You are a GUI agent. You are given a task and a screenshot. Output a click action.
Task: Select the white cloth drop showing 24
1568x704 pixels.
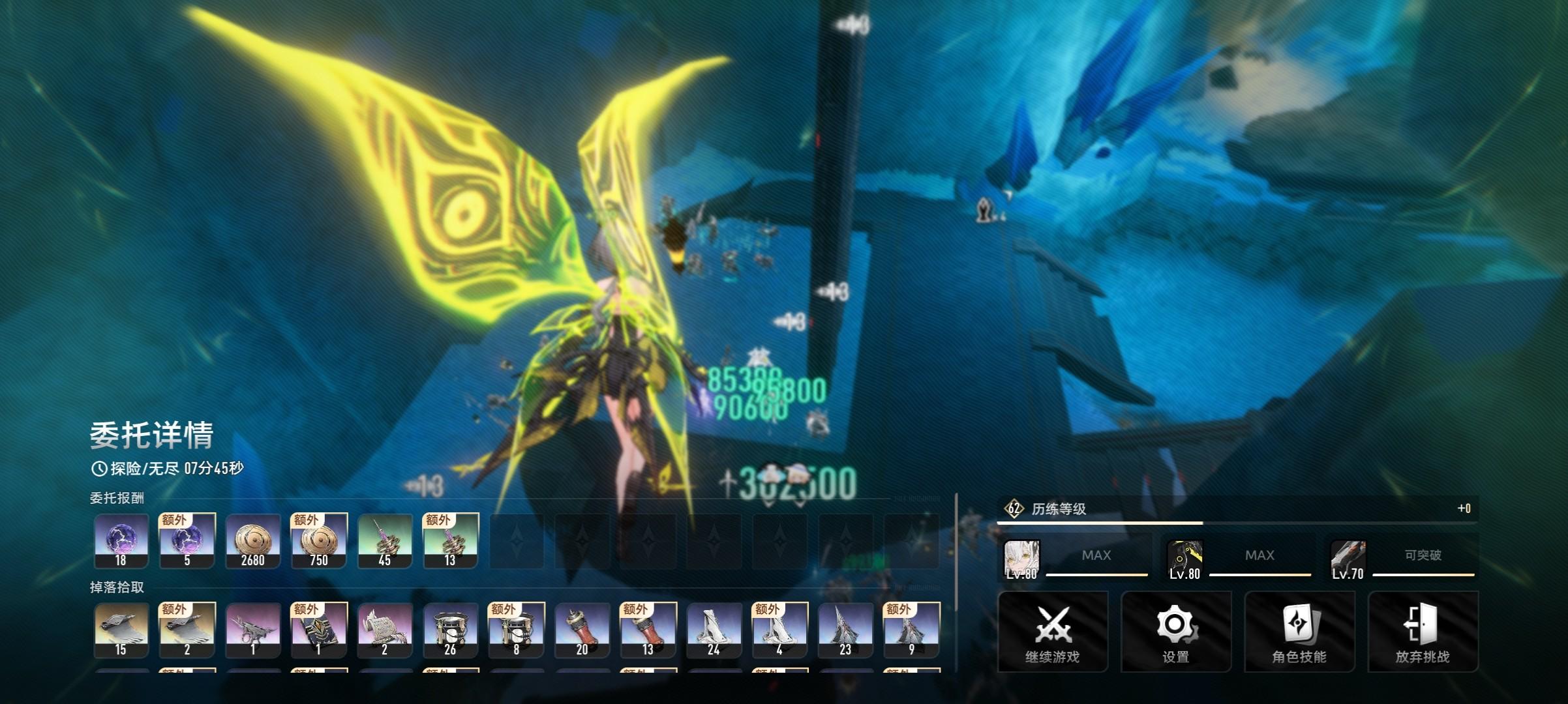[x=714, y=630]
